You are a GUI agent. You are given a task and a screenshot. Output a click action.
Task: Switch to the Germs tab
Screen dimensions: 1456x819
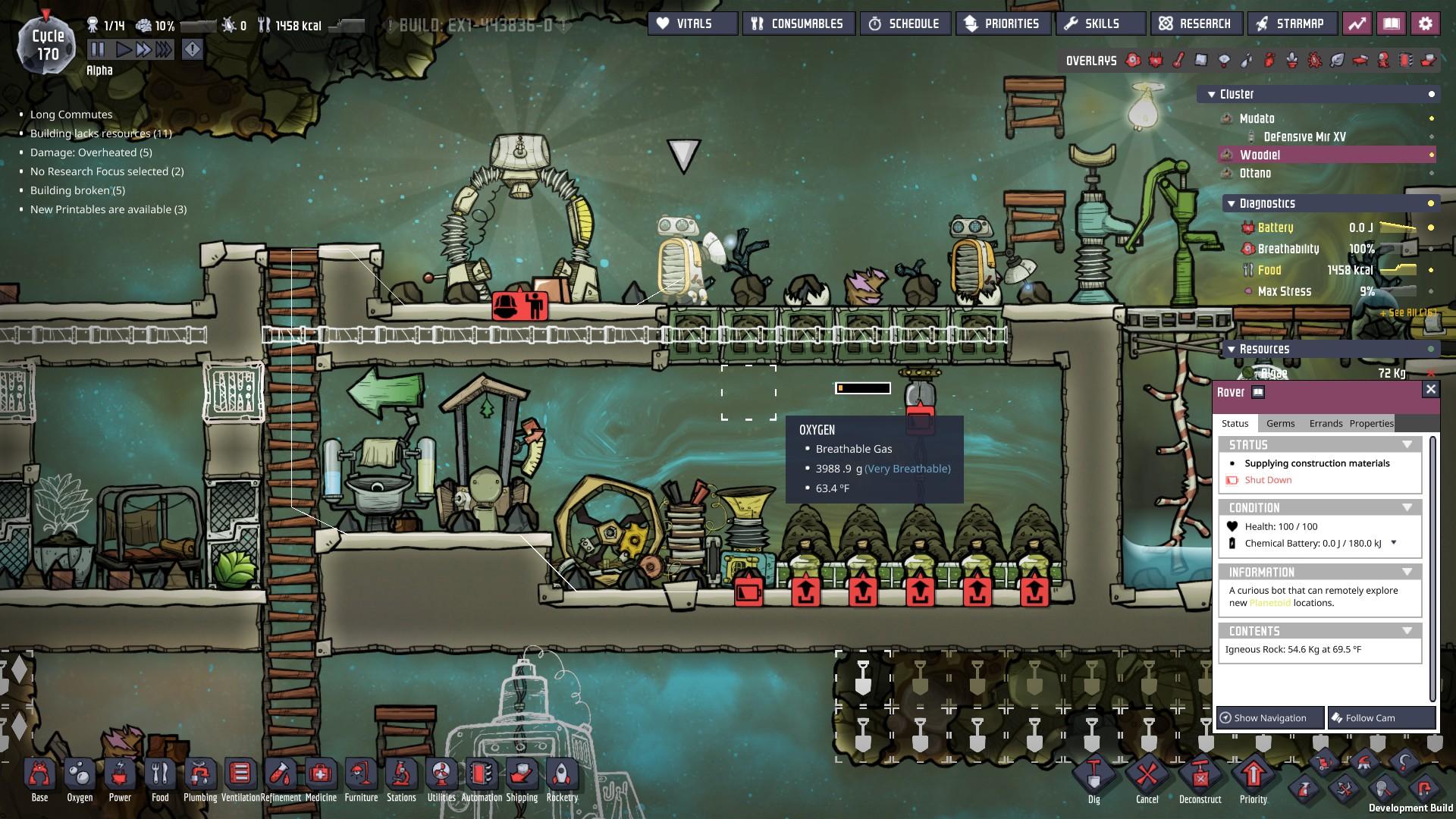(x=1280, y=423)
